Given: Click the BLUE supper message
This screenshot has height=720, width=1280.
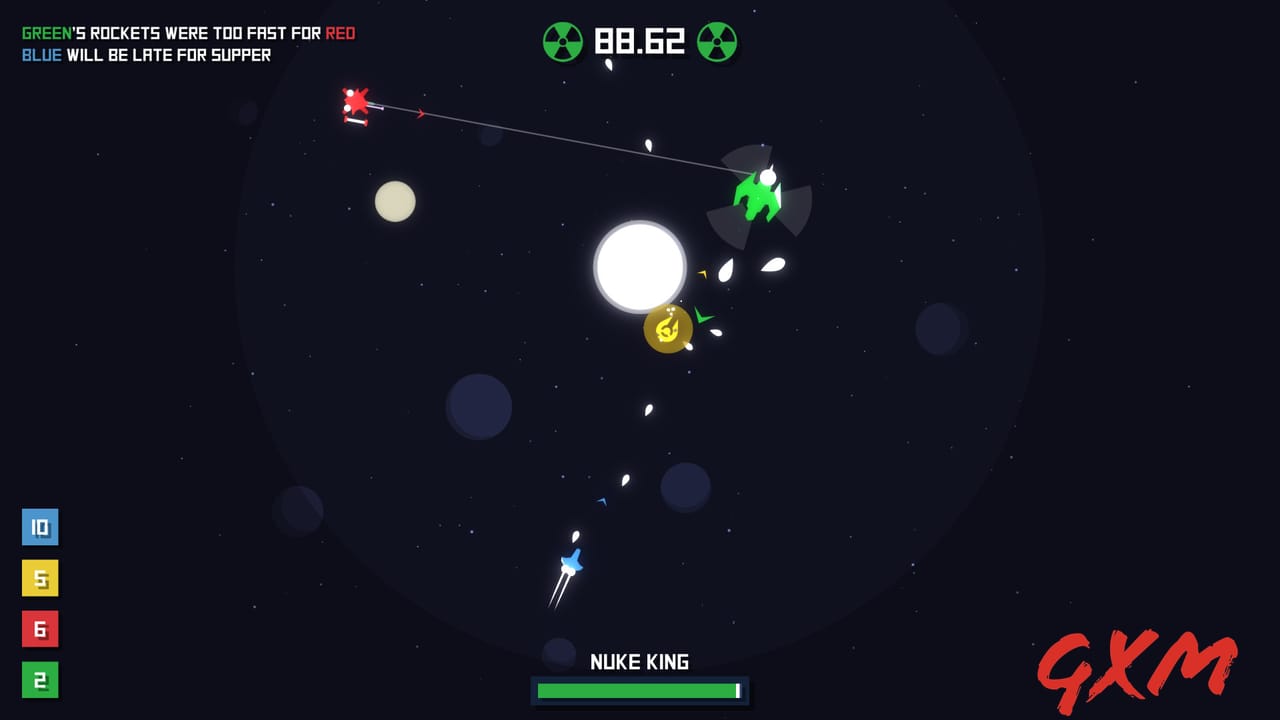Looking at the screenshot, I should 145,55.
